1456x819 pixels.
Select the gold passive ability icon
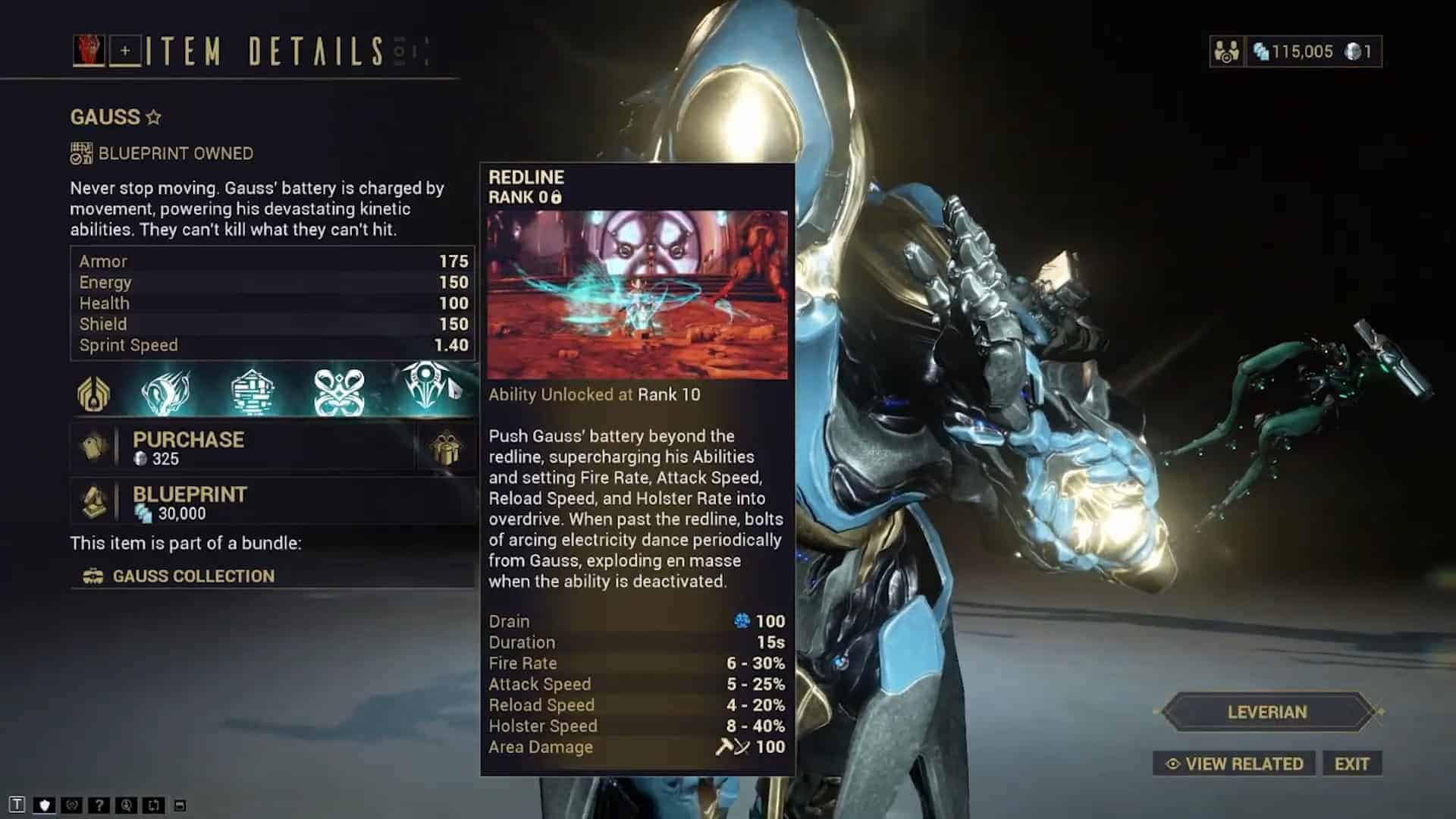tap(93, 393)
